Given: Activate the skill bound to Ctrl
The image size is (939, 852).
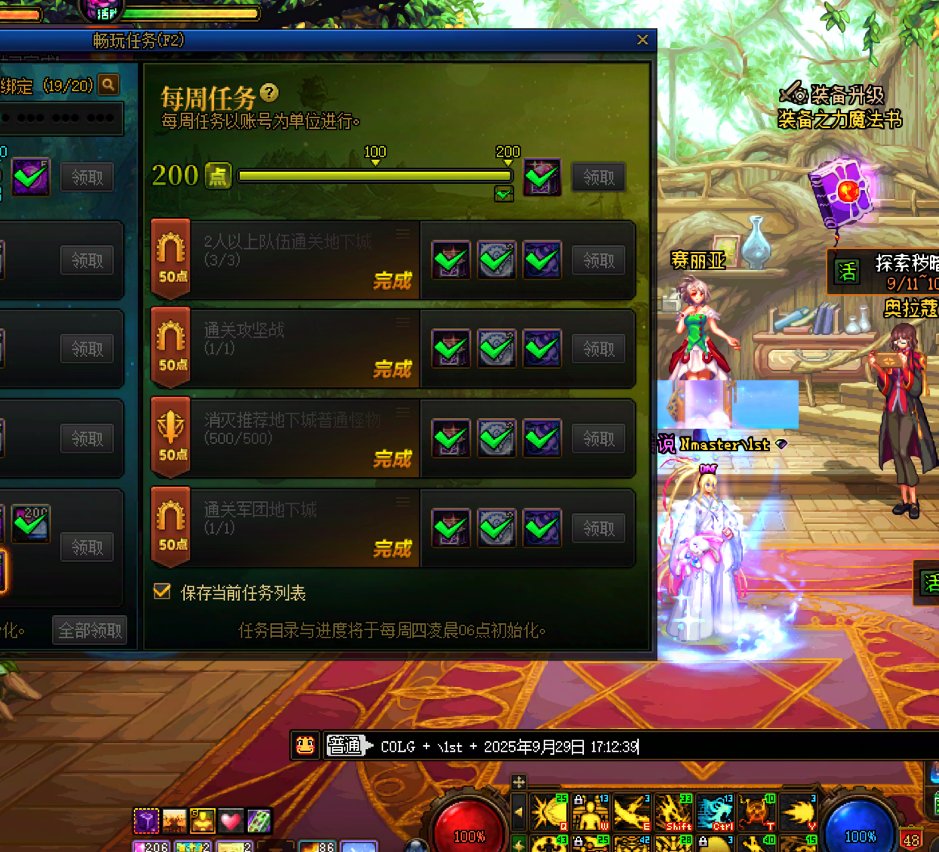Looking at the screenshot, I should tap(716, 812).
